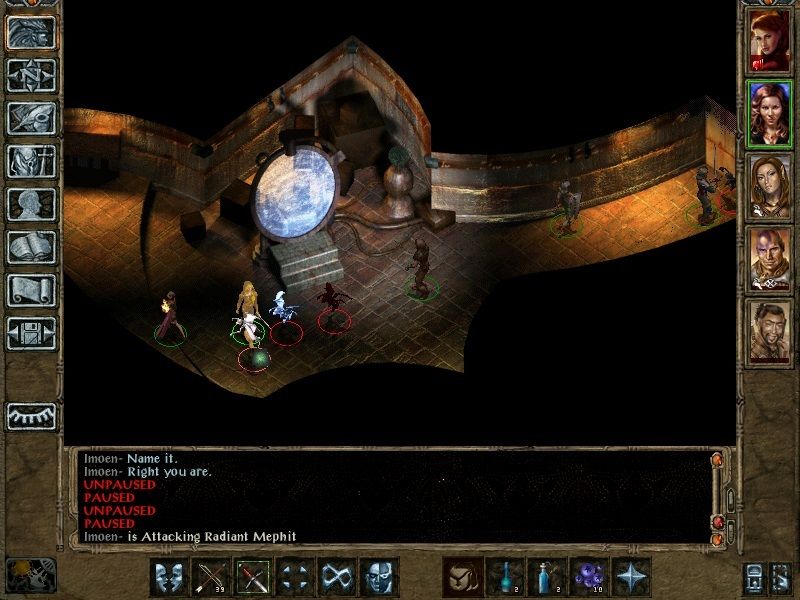Select Imoen's green-highlighted portrait
The image size is (800, 600).
pyautogui.click(x=769, y=114)
